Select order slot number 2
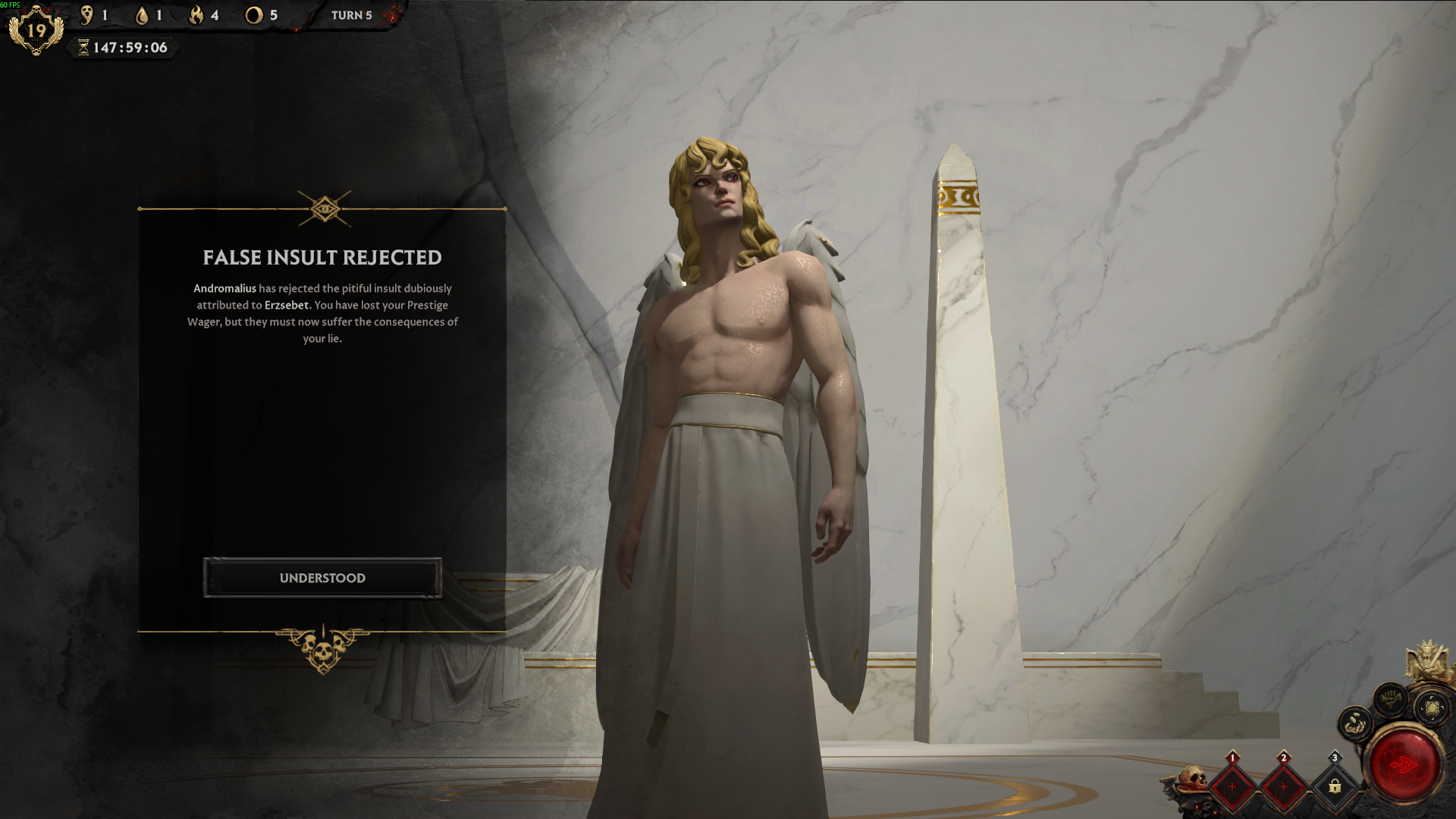Viewport: 1456px width, 819px height. click(1283, 786)
